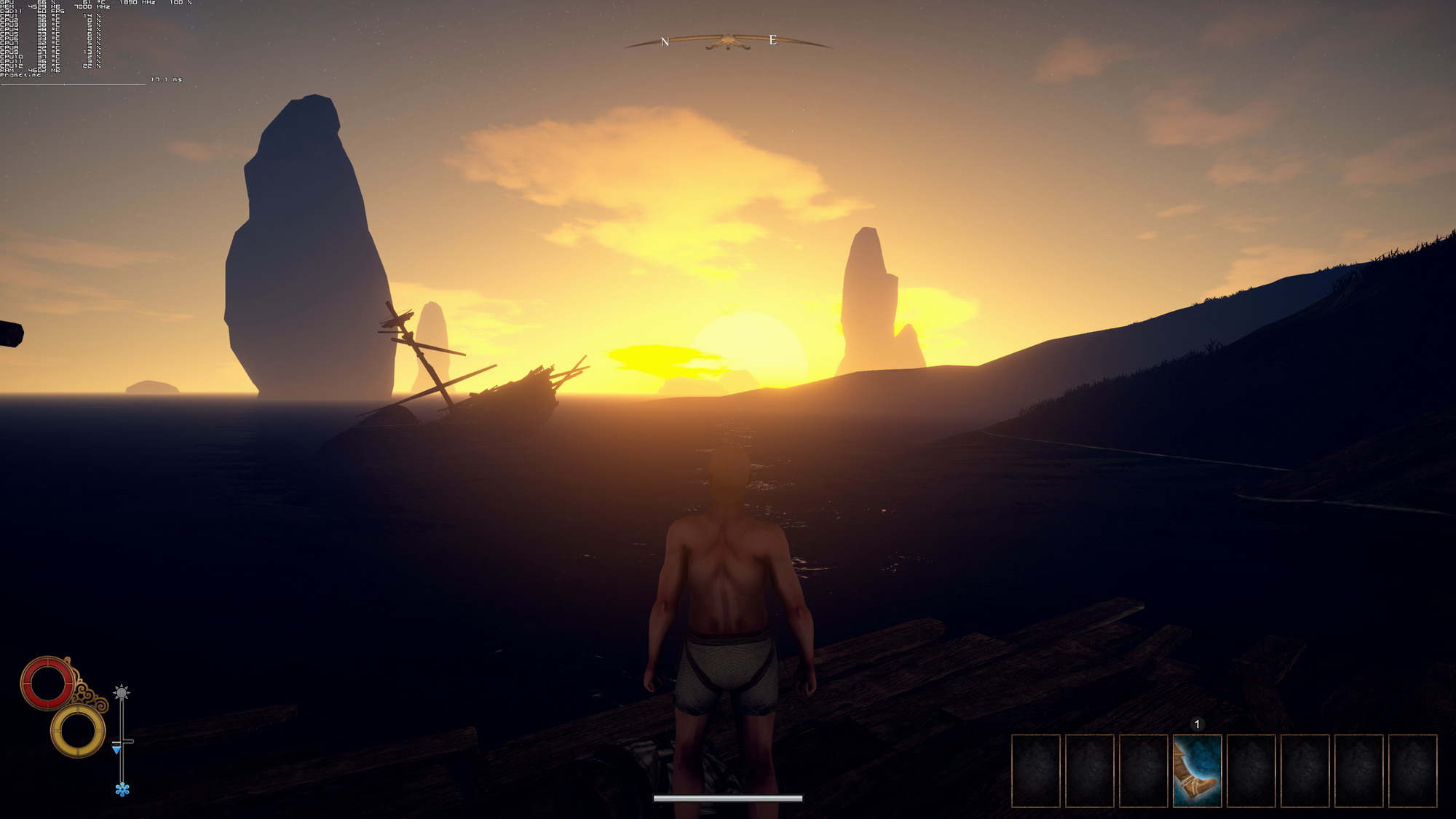Select the leather boot hotbar slot
Image resolution: width=1456 pixels, height=819 pixels.
(1197, 771)
